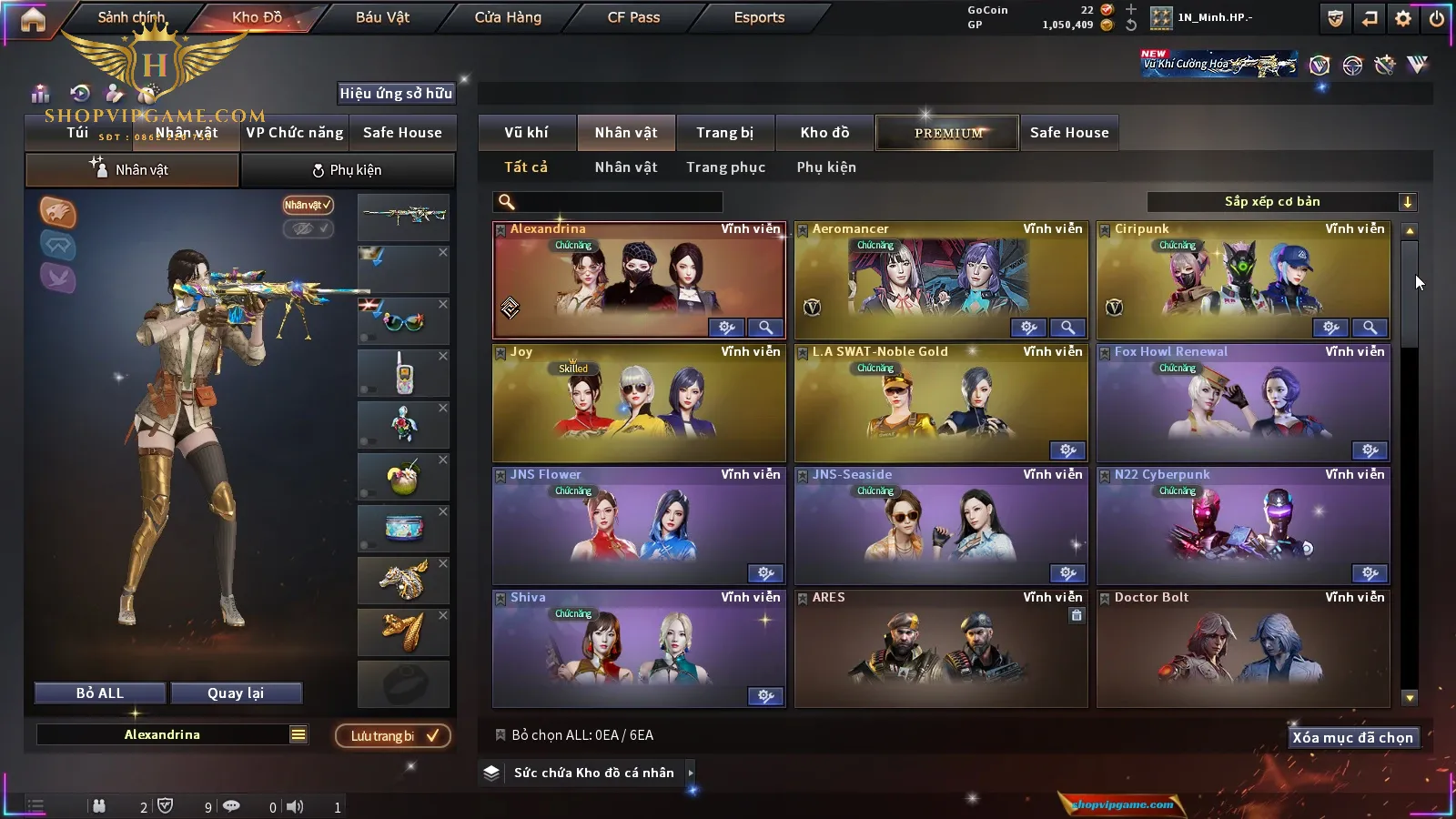The width and height of the screenshot is (1456, 819).
Task: Click Xóa mục đã chọn button
Action: pyautogui.click(x=1352, y=737)
